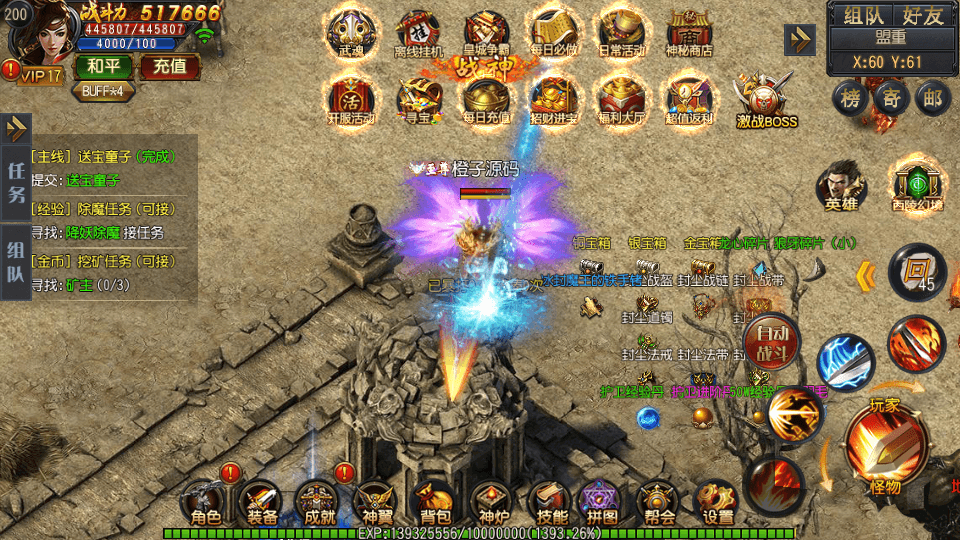Open the 神秘商店 mystery shop

coord(690,35)
